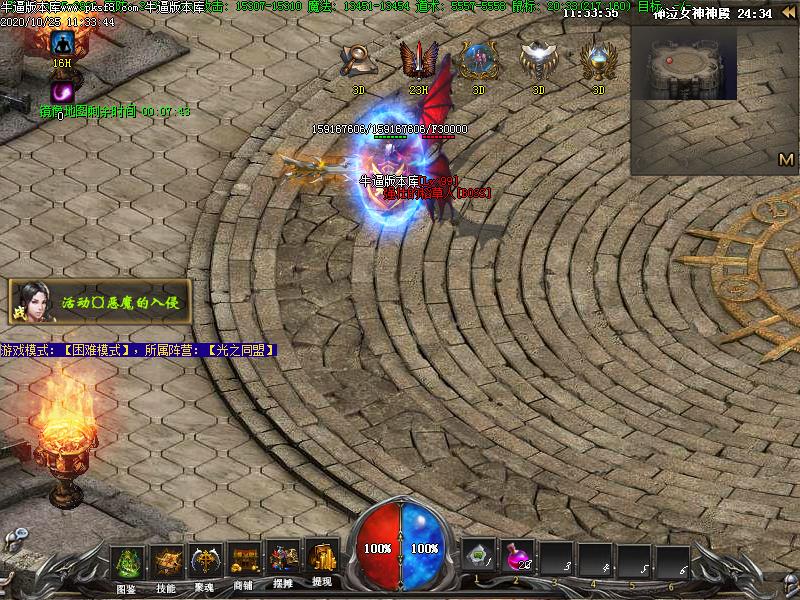Use the pink potion in hotbar slot 2
Viewport: 800px width, 600px height.
click(x=517, y=558)
